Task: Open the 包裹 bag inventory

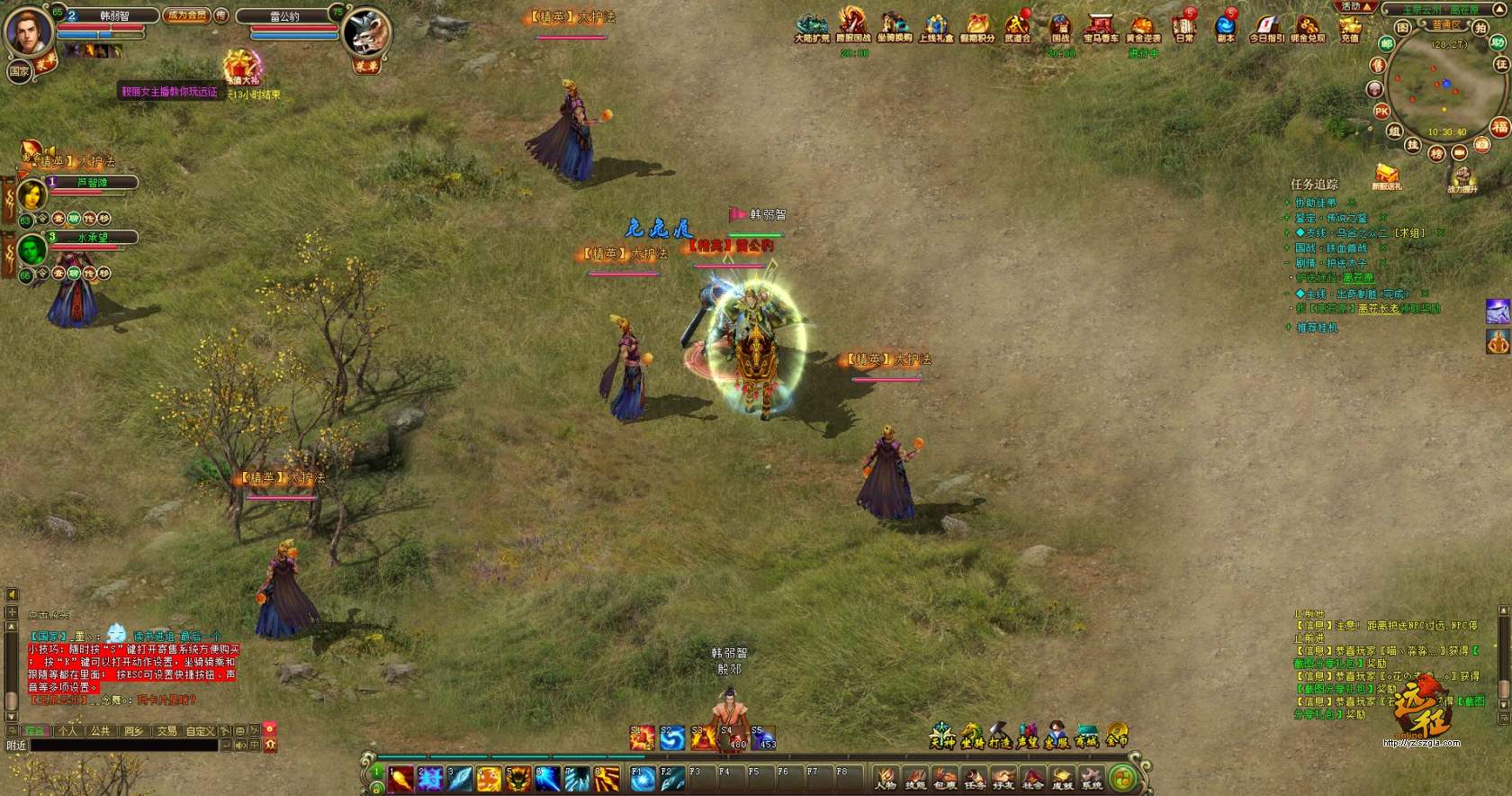Action: tap(944, 778)
